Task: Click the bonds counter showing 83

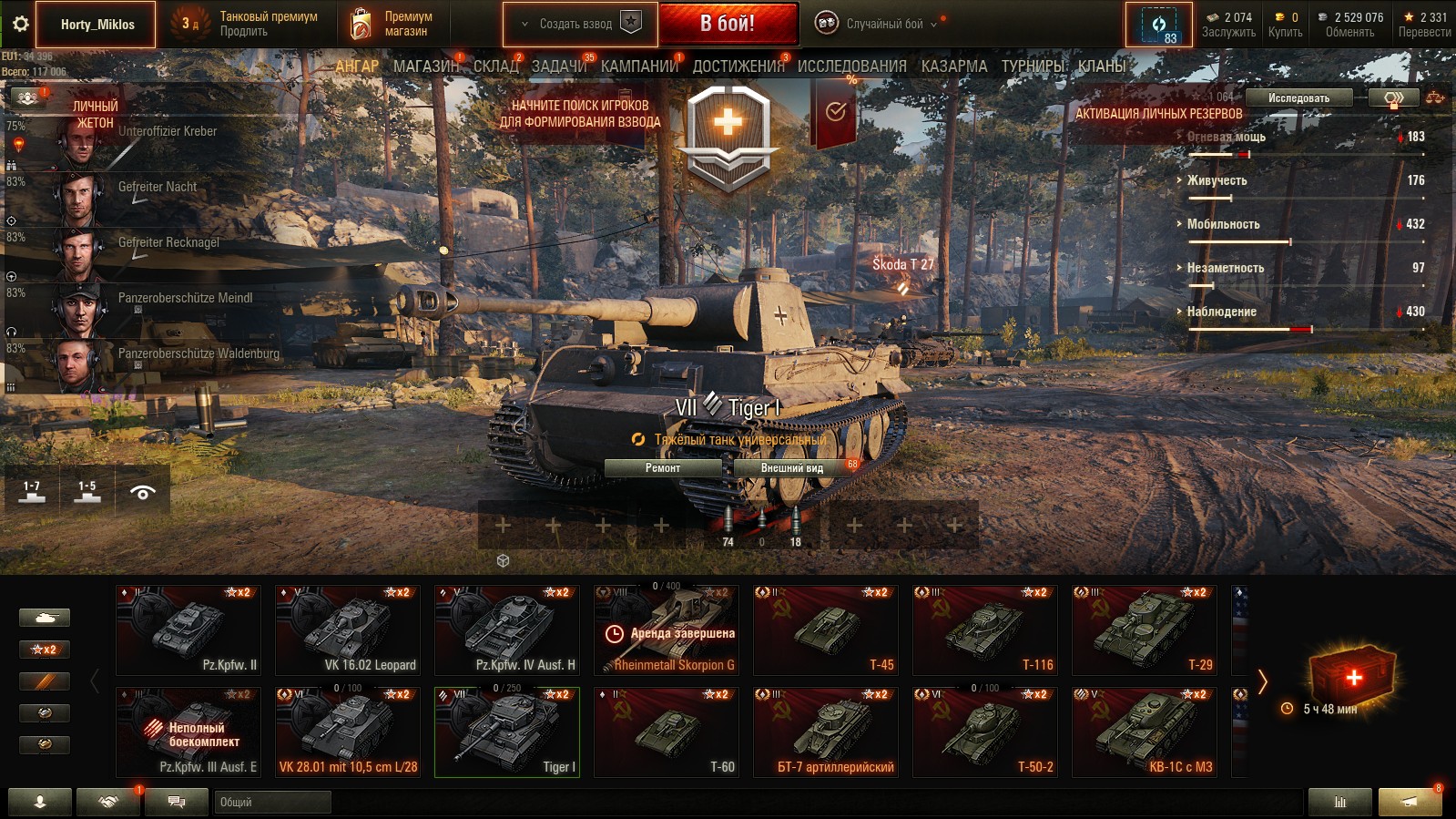Action: coord(1157,25)
